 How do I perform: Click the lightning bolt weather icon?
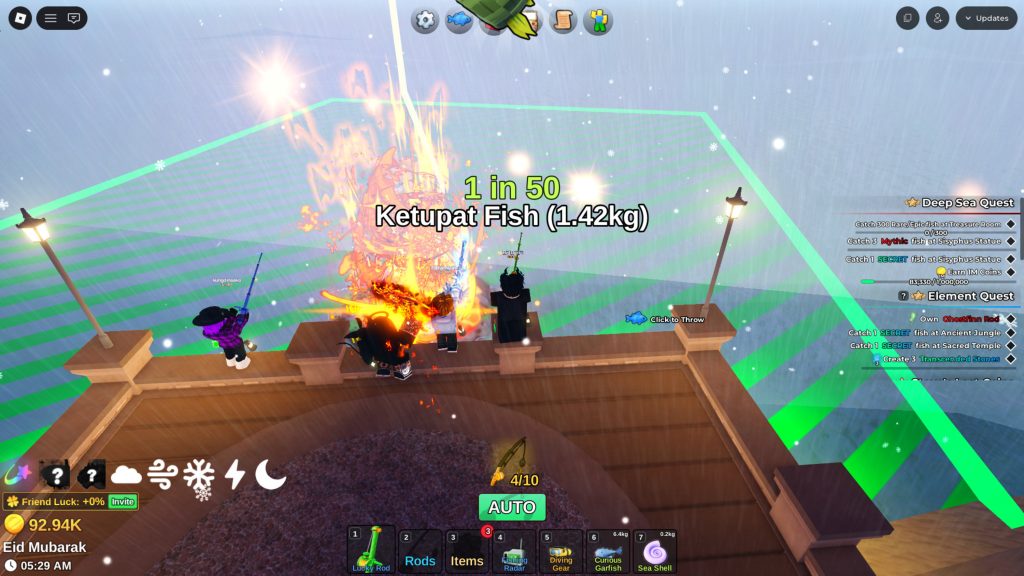235,474
